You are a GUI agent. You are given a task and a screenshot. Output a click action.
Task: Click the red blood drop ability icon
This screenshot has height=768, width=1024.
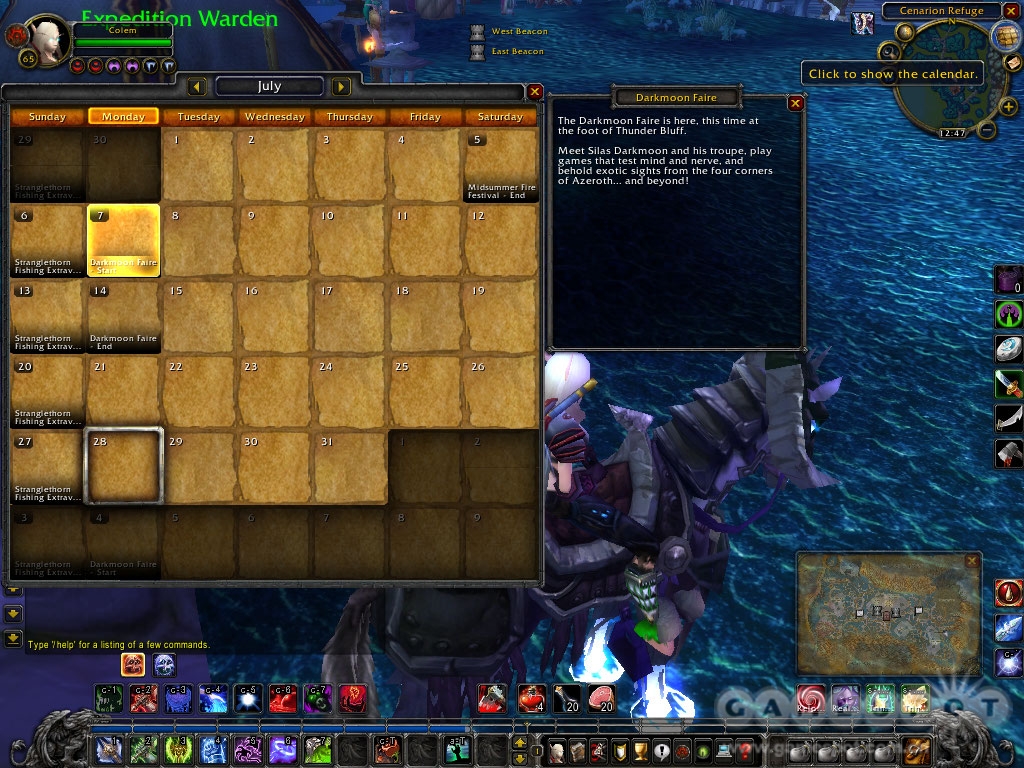pos(1008,593)
